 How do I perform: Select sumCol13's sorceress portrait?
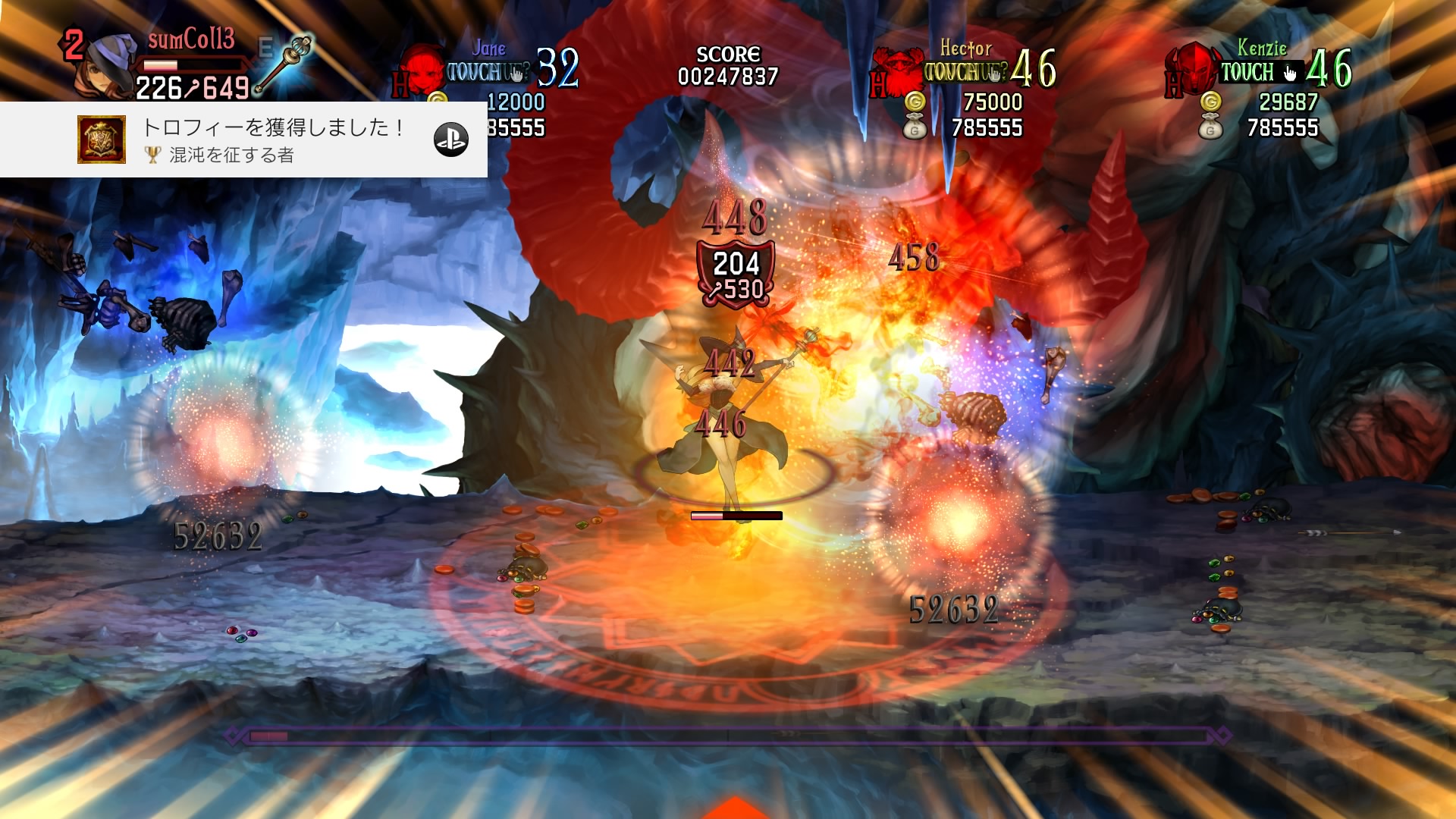(108, 64)
